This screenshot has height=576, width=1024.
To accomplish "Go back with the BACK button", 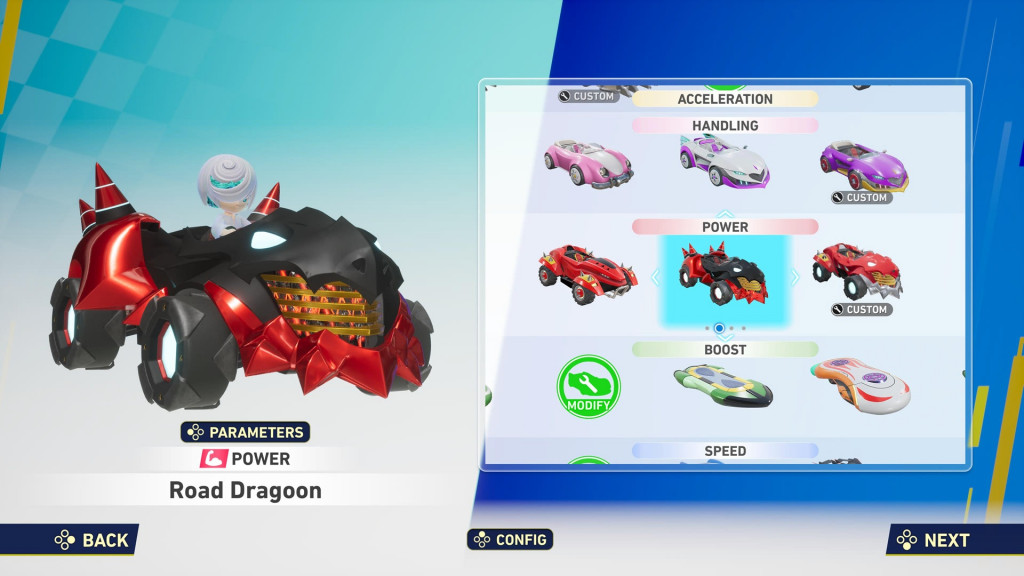I will (92, 540).
